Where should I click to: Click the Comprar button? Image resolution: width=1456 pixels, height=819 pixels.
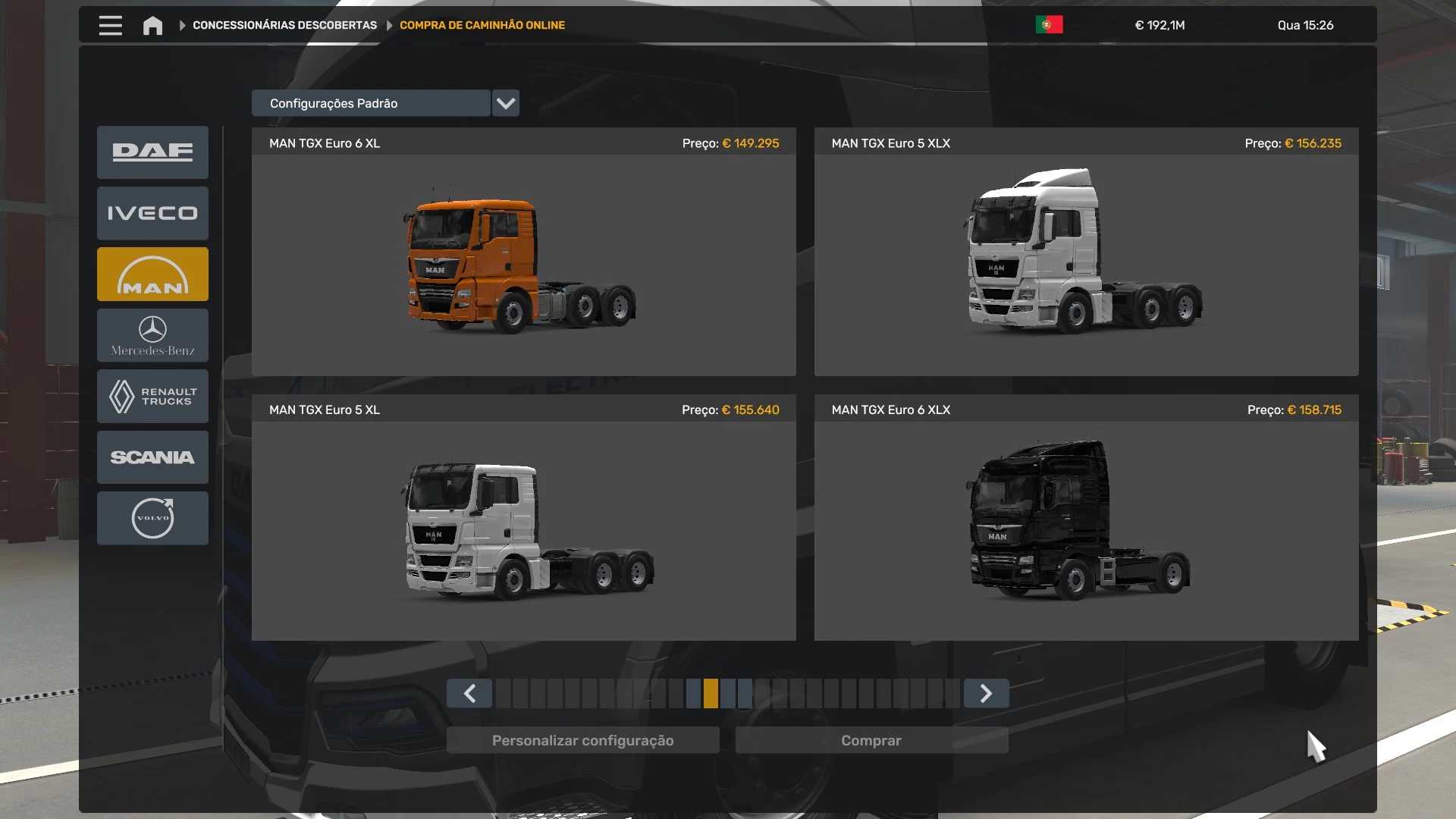tap(871, 740)
